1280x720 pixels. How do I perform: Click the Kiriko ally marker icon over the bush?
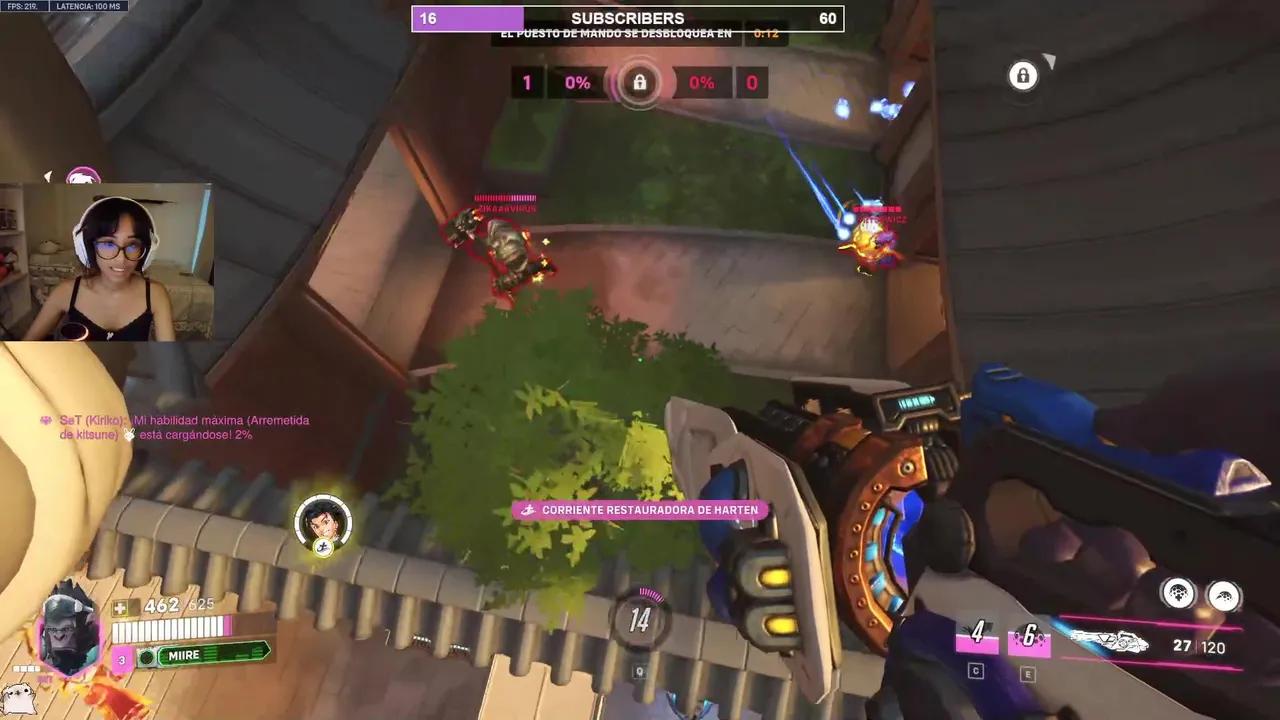321,521
